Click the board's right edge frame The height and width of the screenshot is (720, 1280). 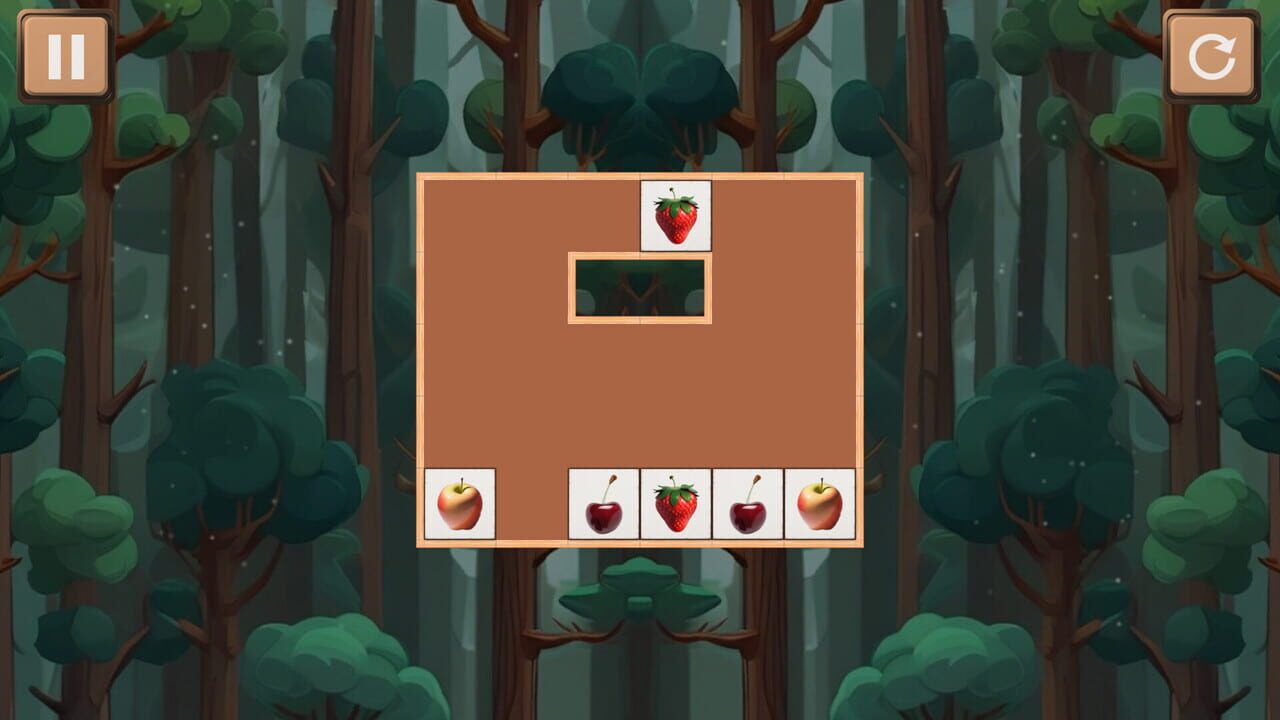[860, 360]
